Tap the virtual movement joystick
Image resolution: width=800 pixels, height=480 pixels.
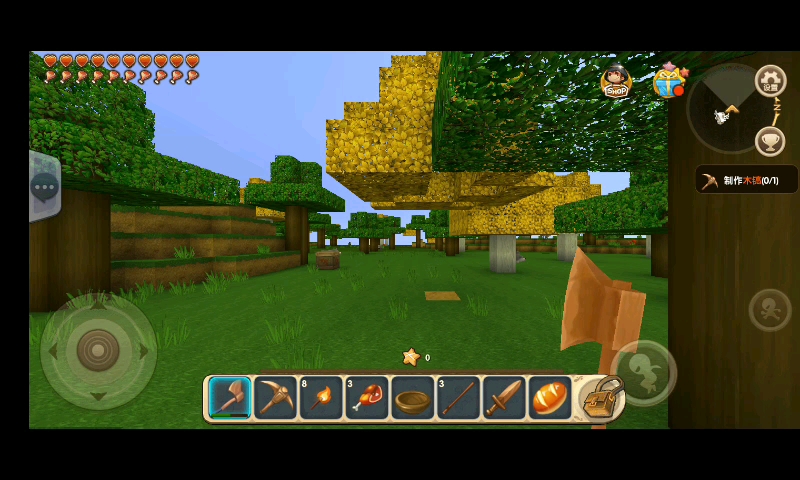tap(98, 351)
